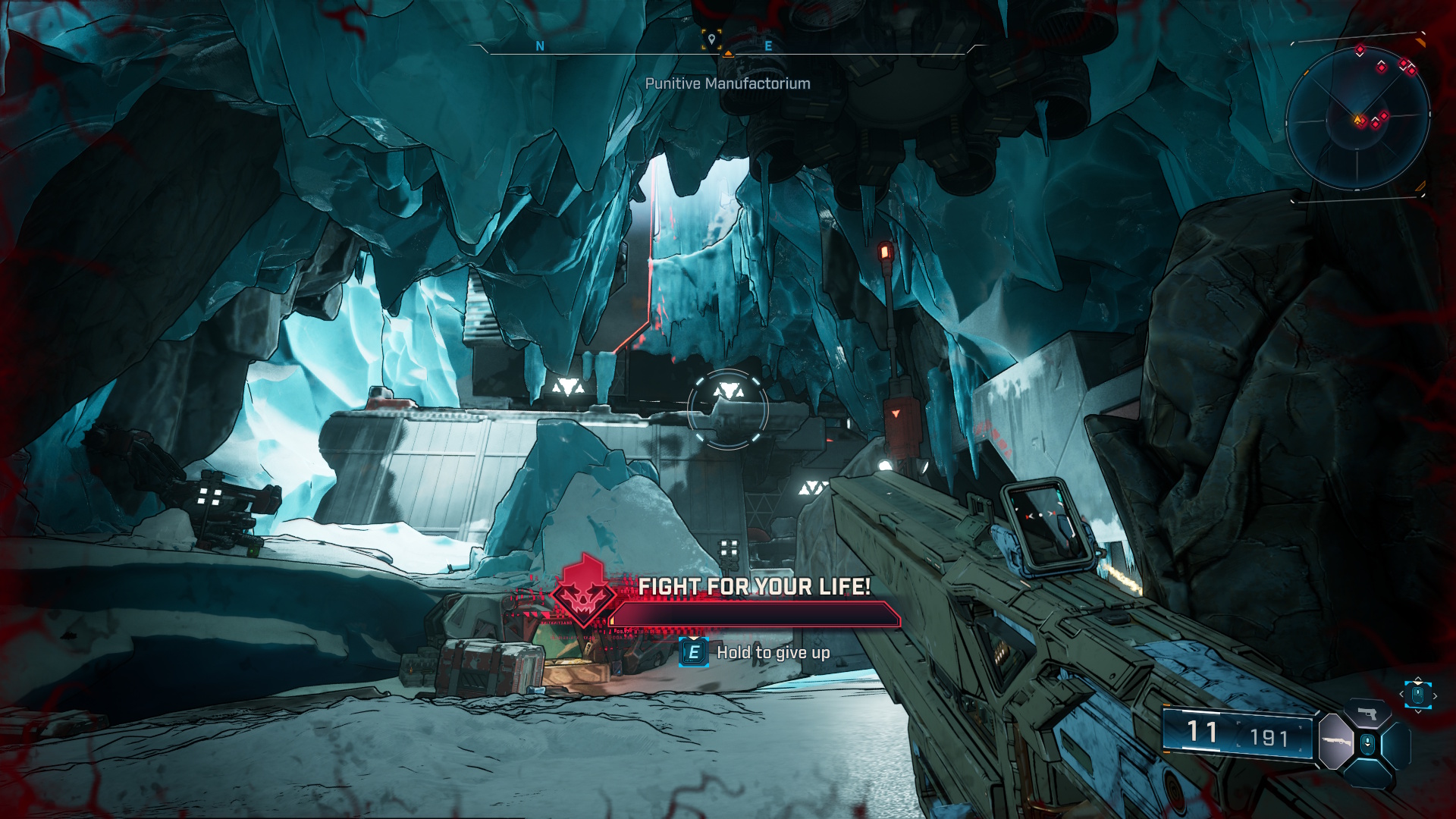Click the waypoint marker on the compass
The image size is (1456, 819).
pos(711,39)
